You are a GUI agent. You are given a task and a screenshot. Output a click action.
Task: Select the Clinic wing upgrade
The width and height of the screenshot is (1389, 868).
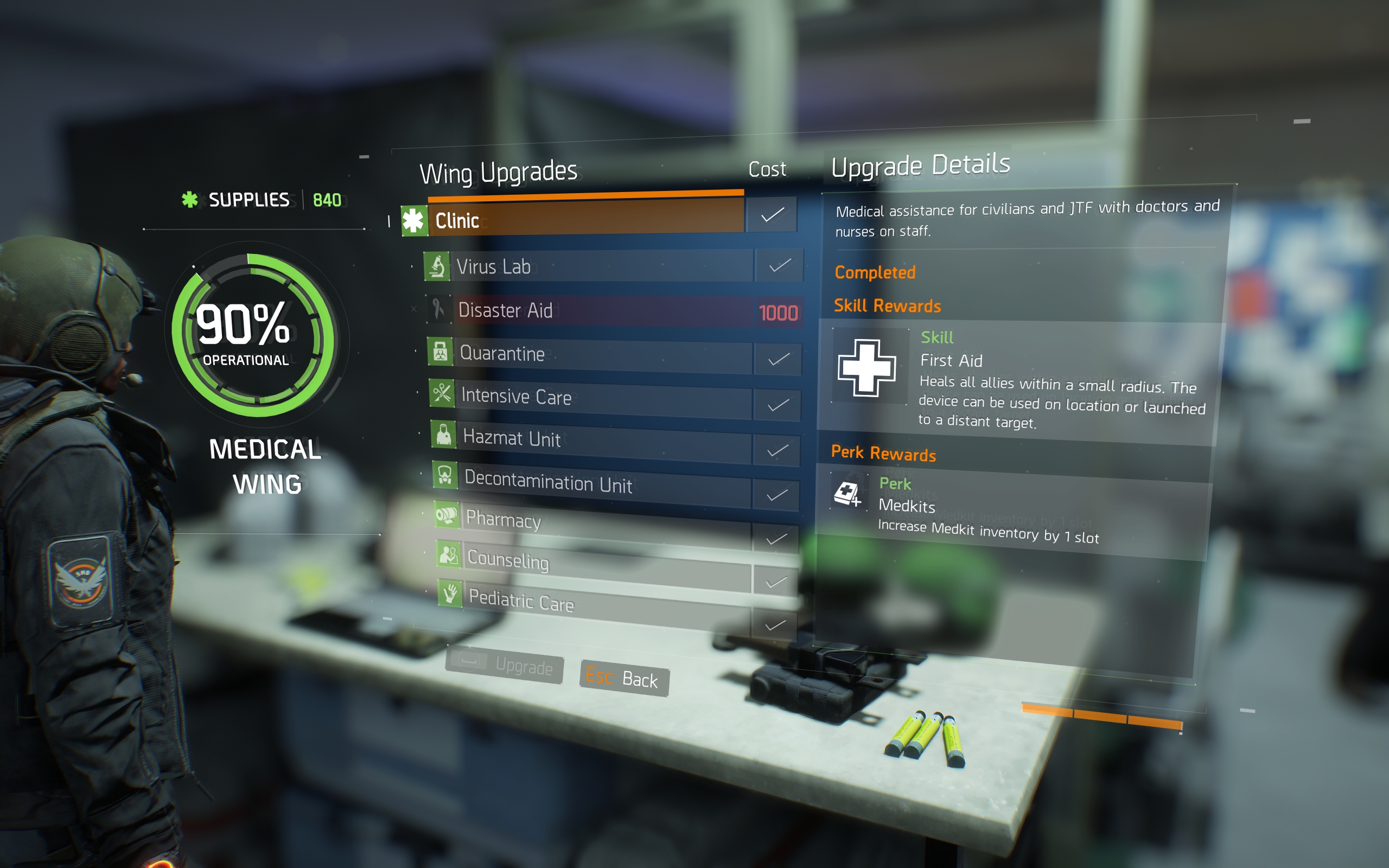[585, 219]
